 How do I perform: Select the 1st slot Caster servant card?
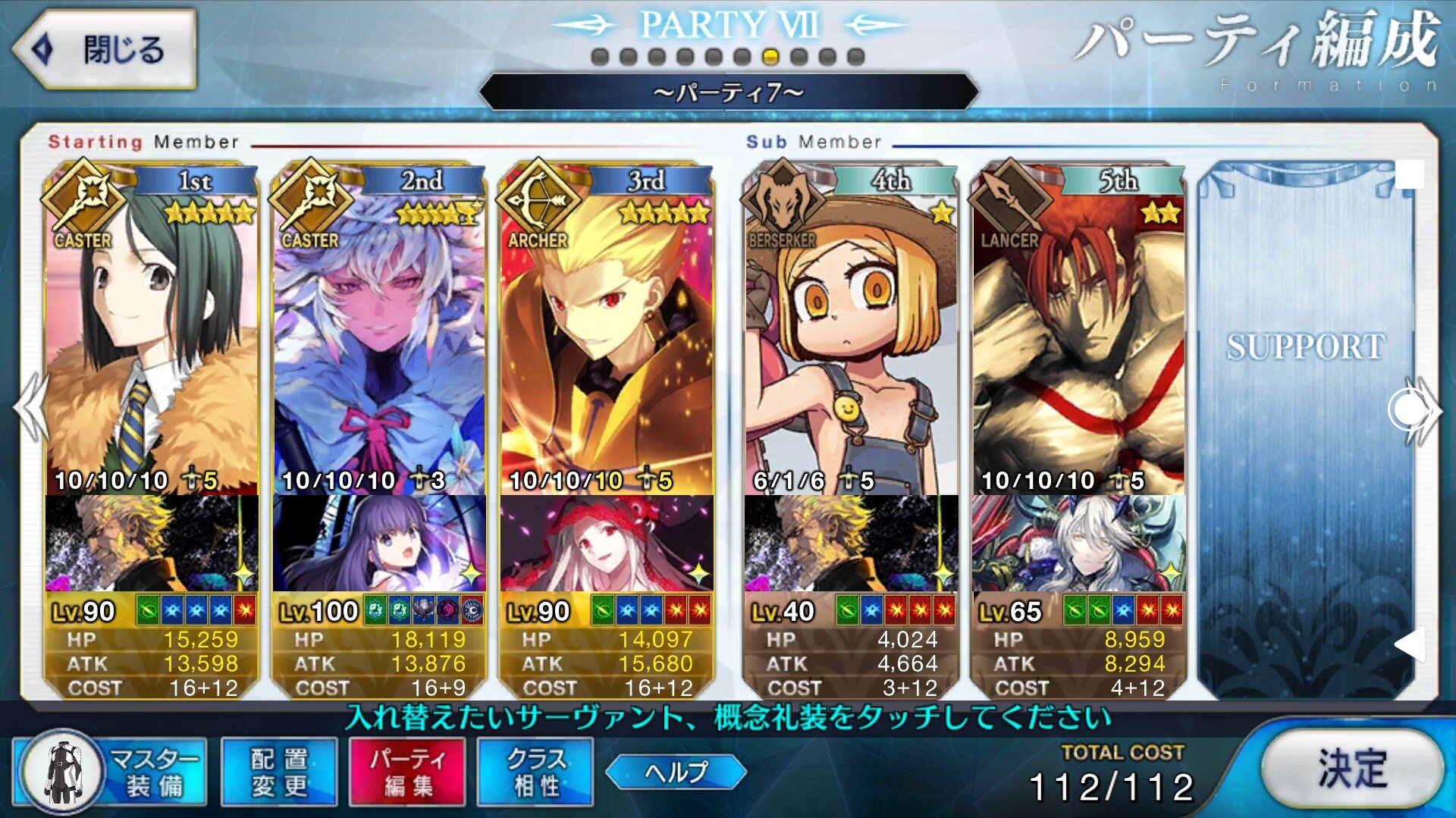point(152,334)
